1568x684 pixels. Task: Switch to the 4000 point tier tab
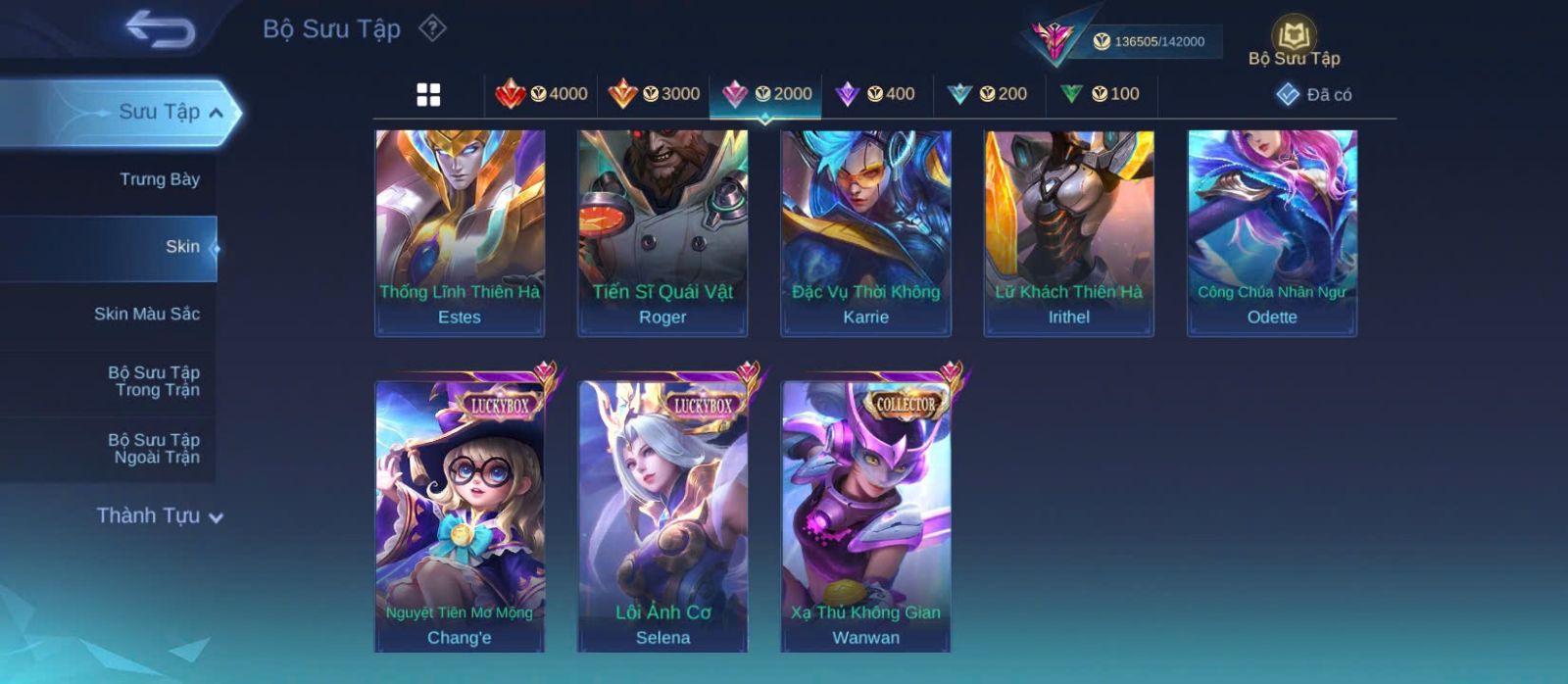tap(542, 94)
